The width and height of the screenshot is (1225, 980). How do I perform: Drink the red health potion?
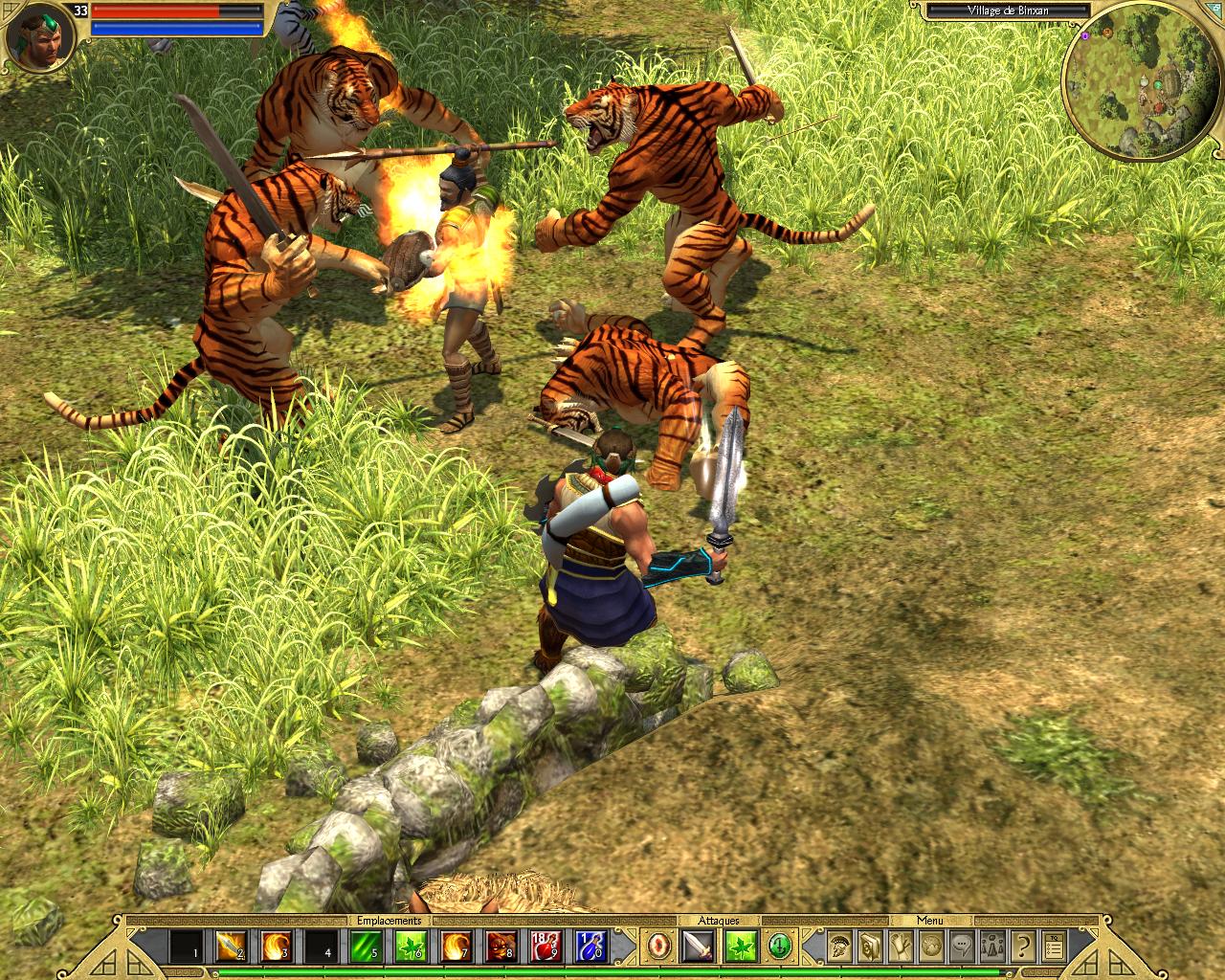click(x=546, y=946)
